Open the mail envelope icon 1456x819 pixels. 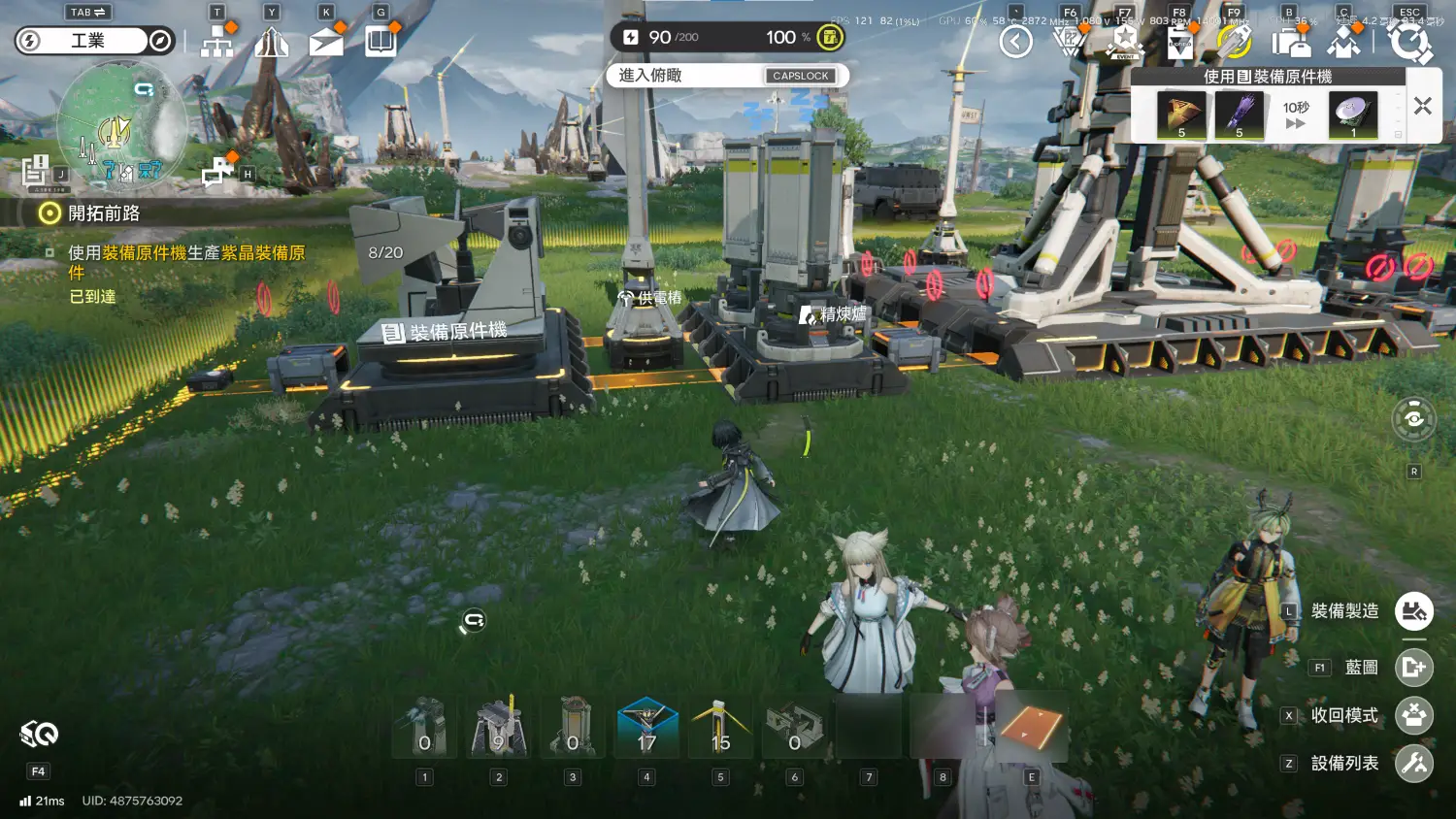coord(326,42)
